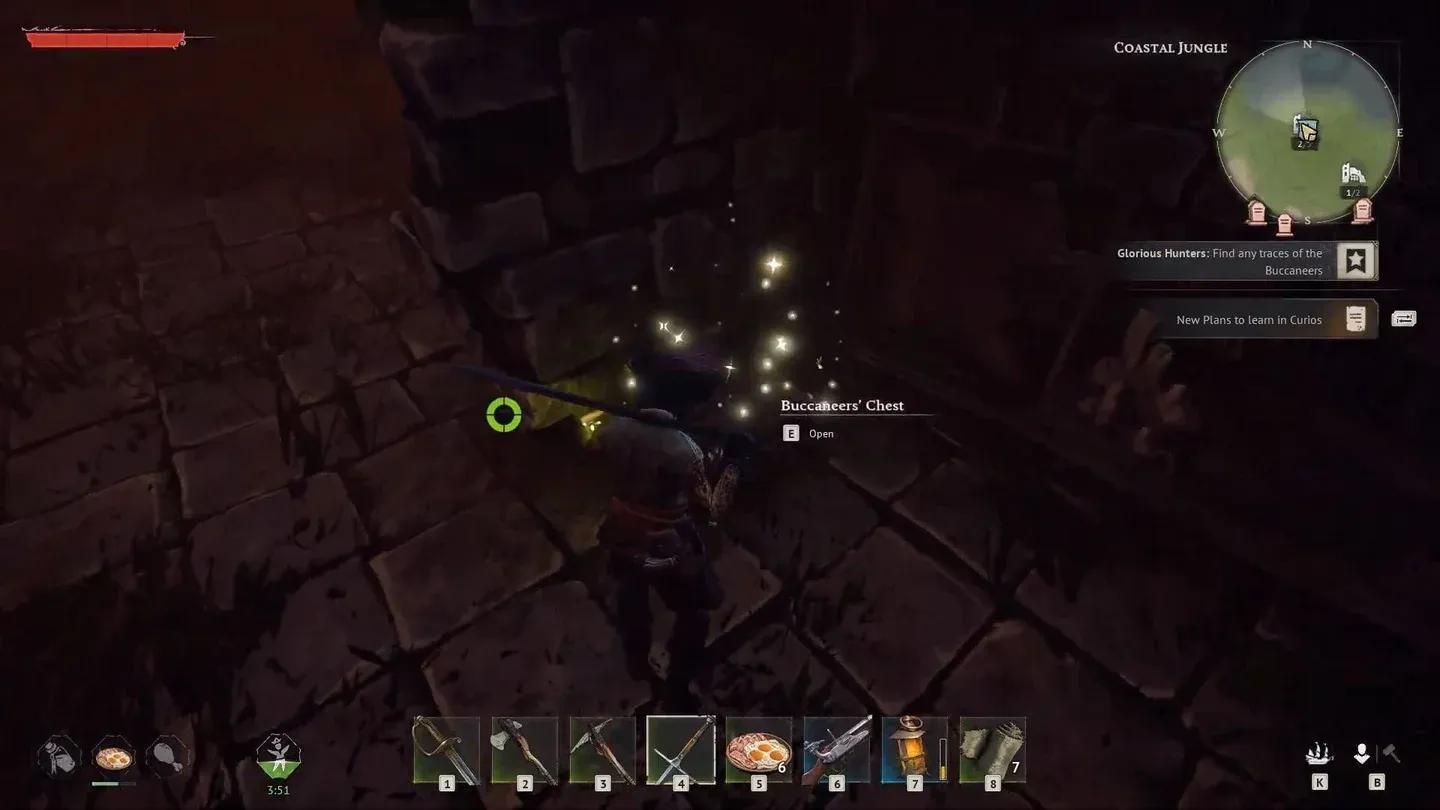Pick the cloth bandage hotbar slot
1440x810 pixels.
[992, 749]
